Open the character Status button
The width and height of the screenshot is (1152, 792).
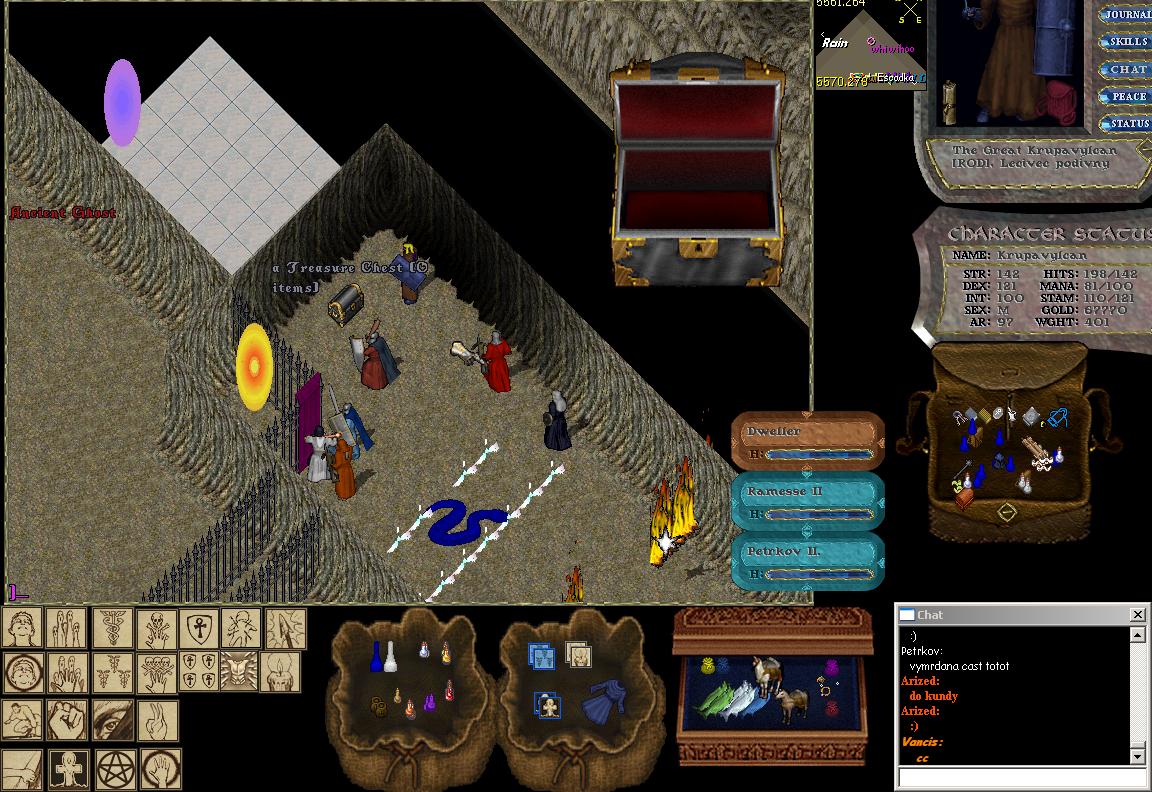point(1128,123)
